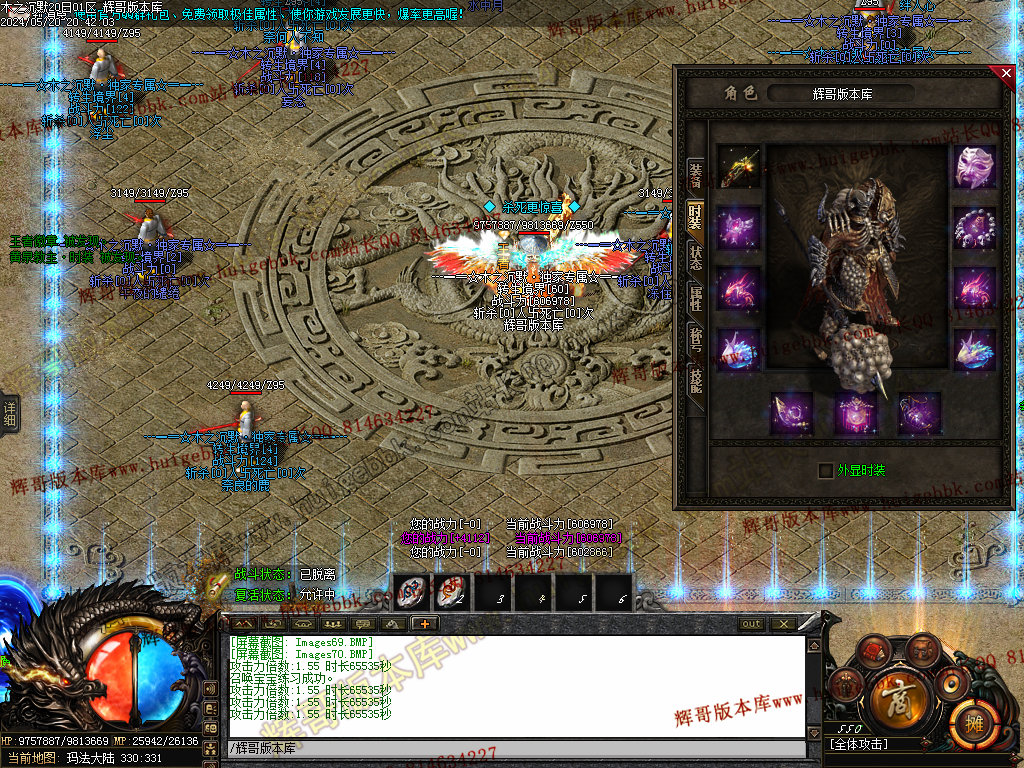Open the 属性 attributes tab
1024x768 pixels.
(695, 298)
